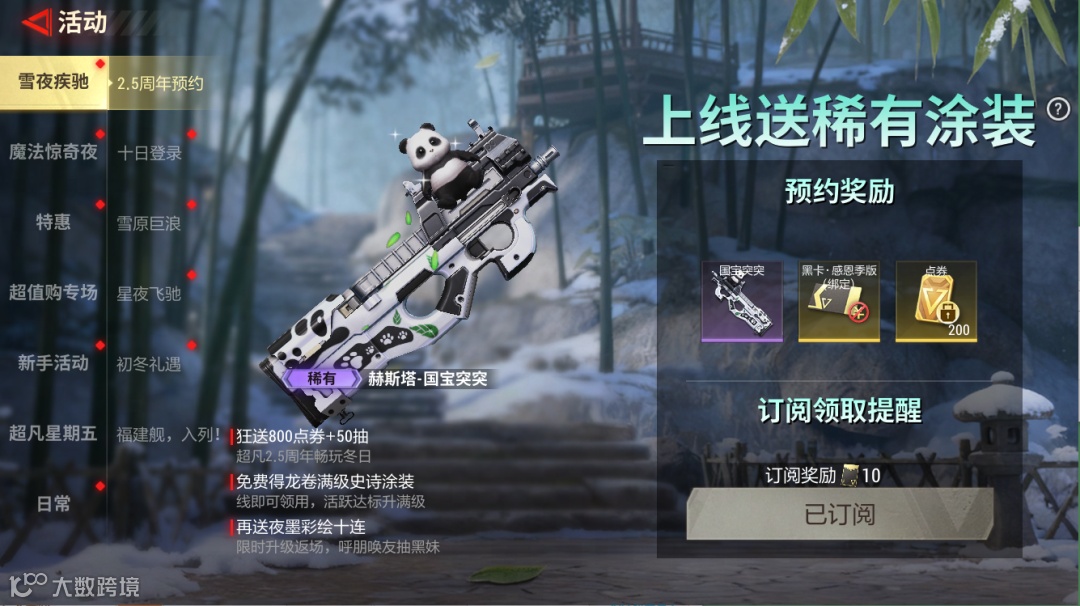Open the 星夜飞驰 event
1080x606 pixels.
[x=149, y=294]
